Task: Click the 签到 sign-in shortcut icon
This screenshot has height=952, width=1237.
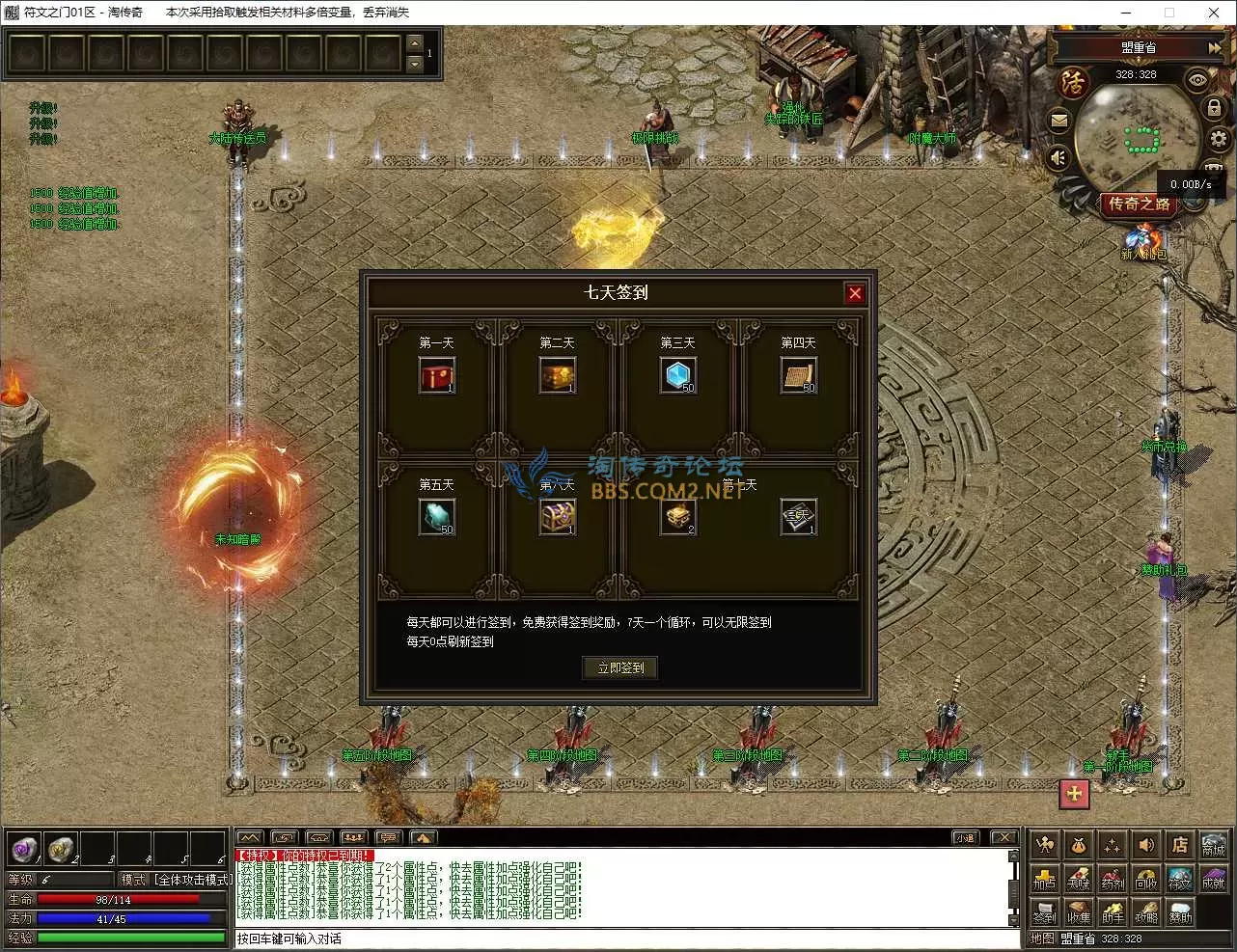Action: point(1044,911)
